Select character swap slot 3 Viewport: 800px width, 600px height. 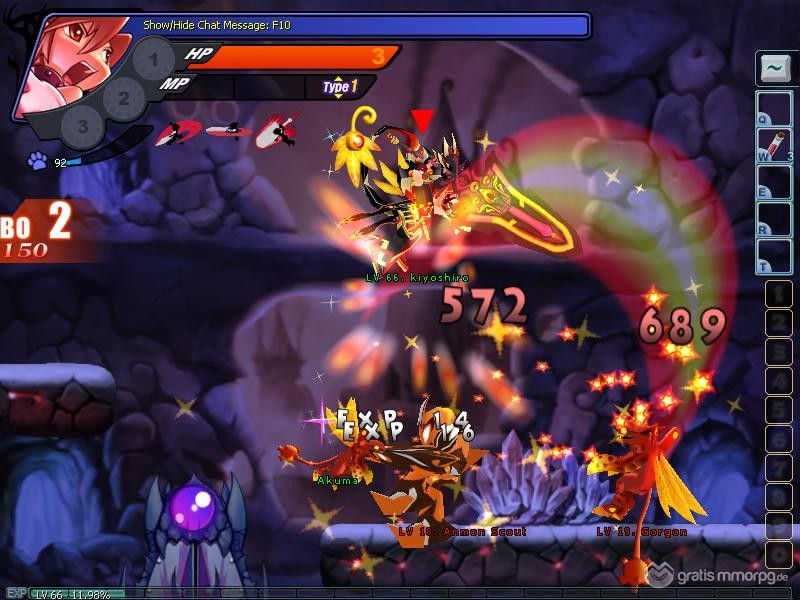point(83,127)
